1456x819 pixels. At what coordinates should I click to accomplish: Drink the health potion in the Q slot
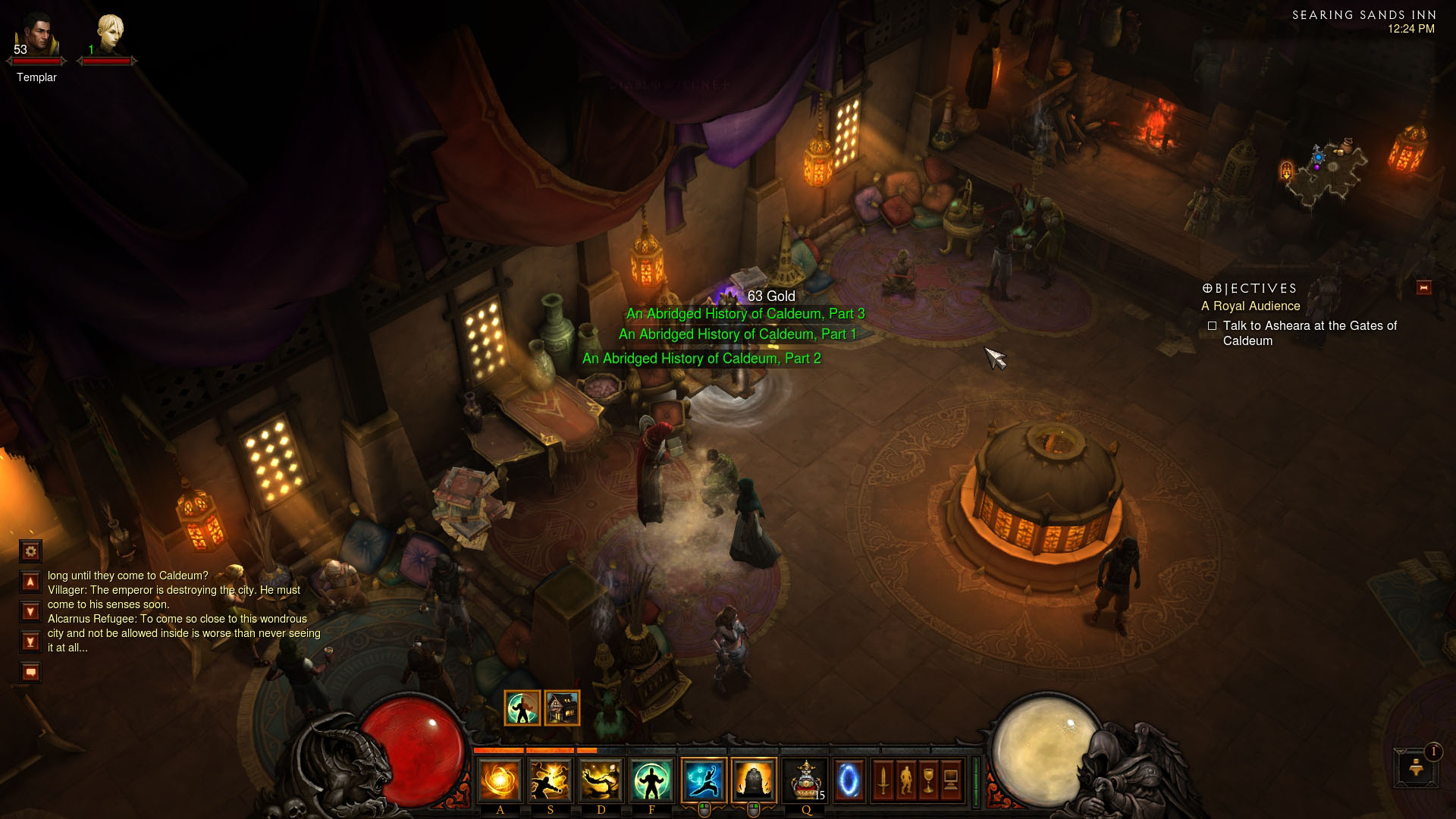pos(805,780)
